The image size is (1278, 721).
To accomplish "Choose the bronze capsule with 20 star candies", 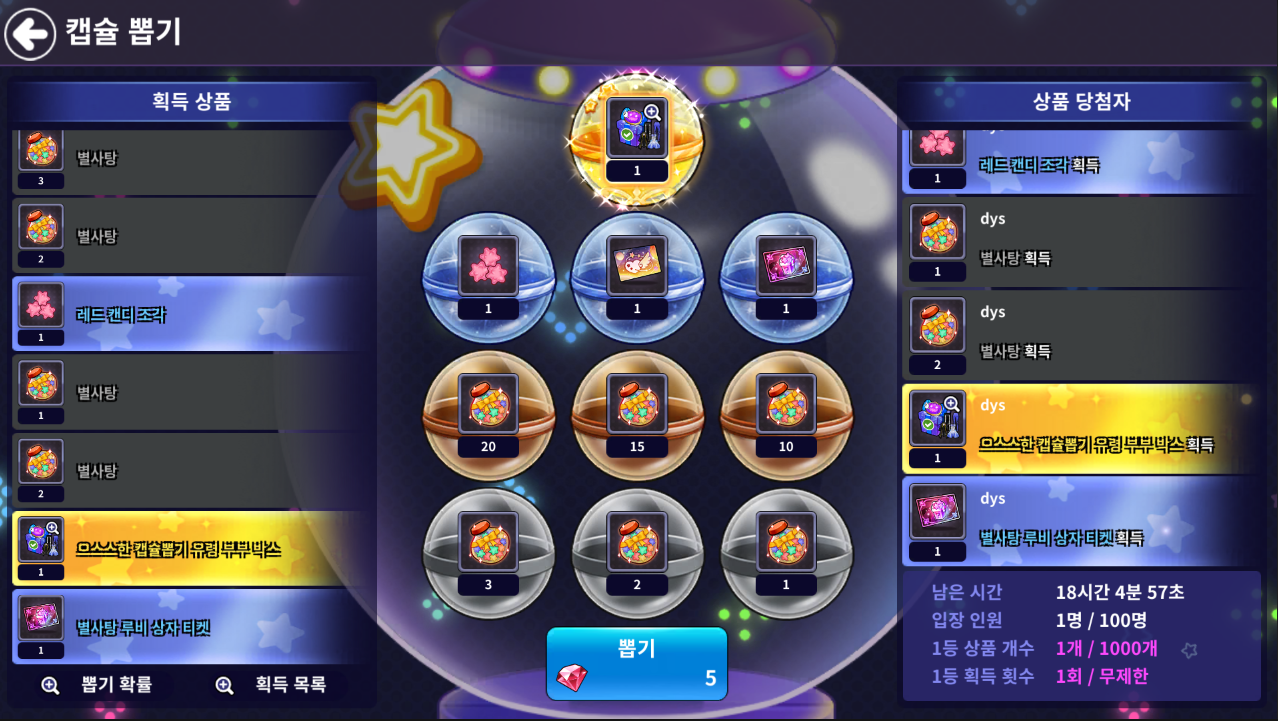I will click(x=488, y=415).
